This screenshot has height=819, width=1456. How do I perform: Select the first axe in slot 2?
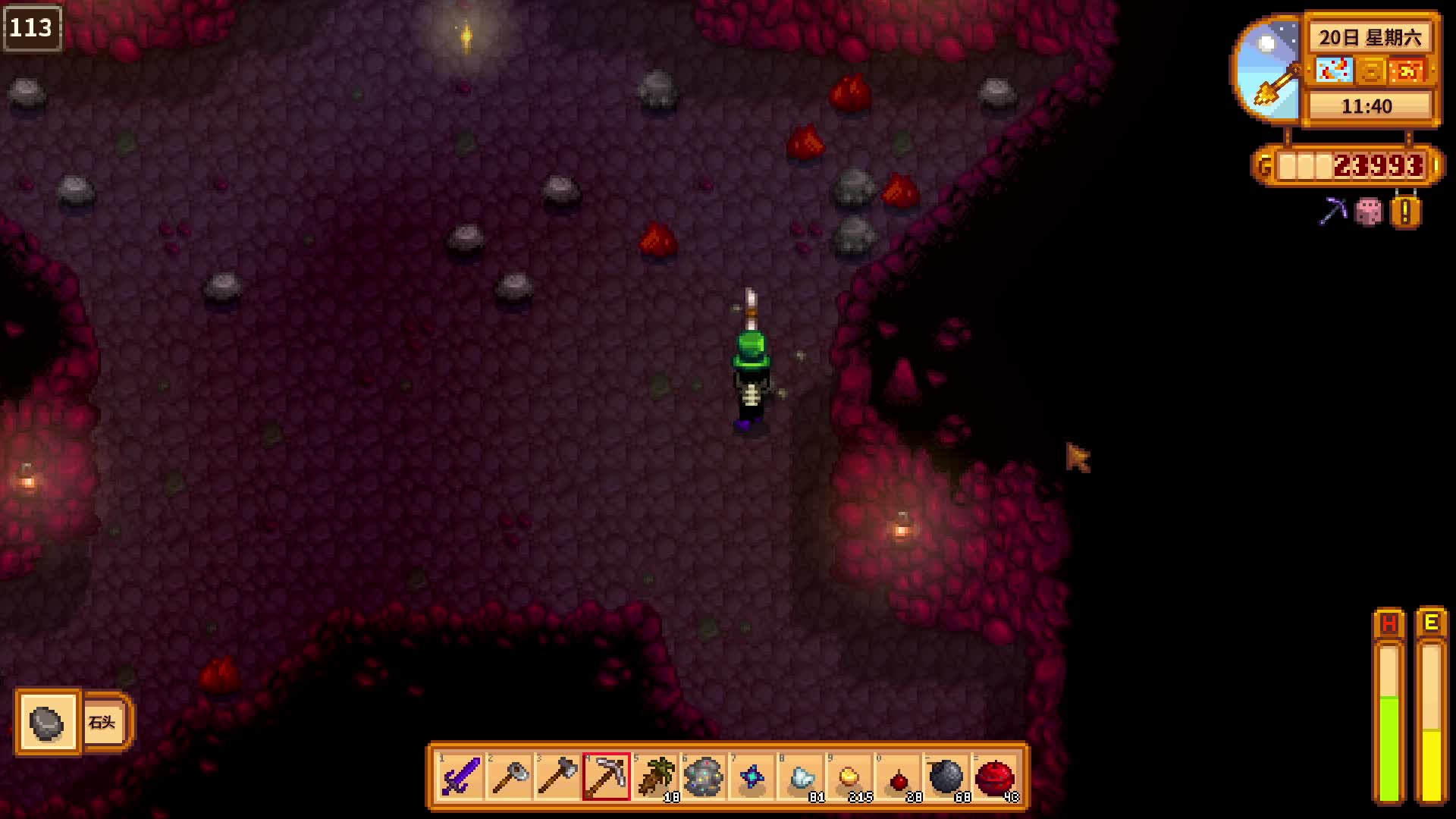click(x=510, y=777)
